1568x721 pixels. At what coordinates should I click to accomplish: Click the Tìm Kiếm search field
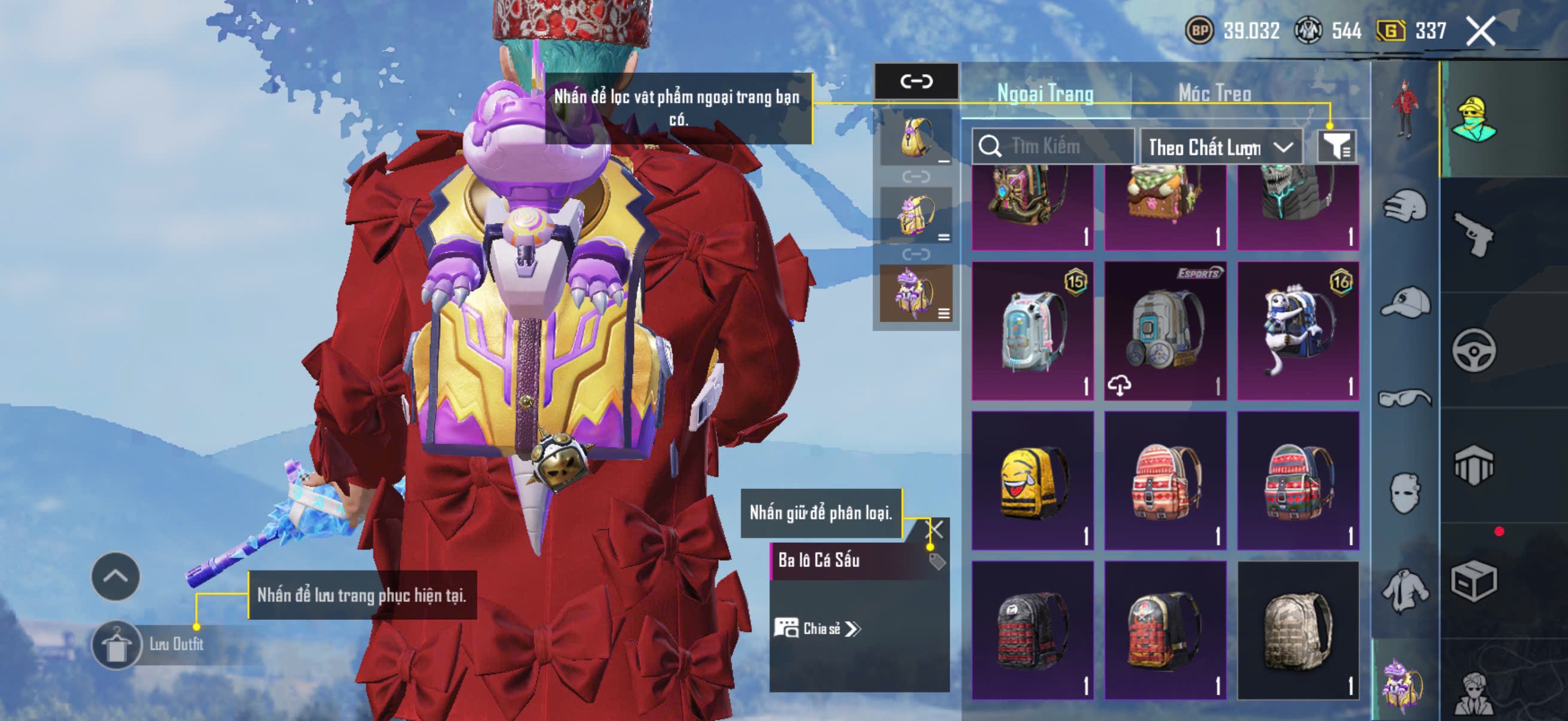pos(1054,146)
